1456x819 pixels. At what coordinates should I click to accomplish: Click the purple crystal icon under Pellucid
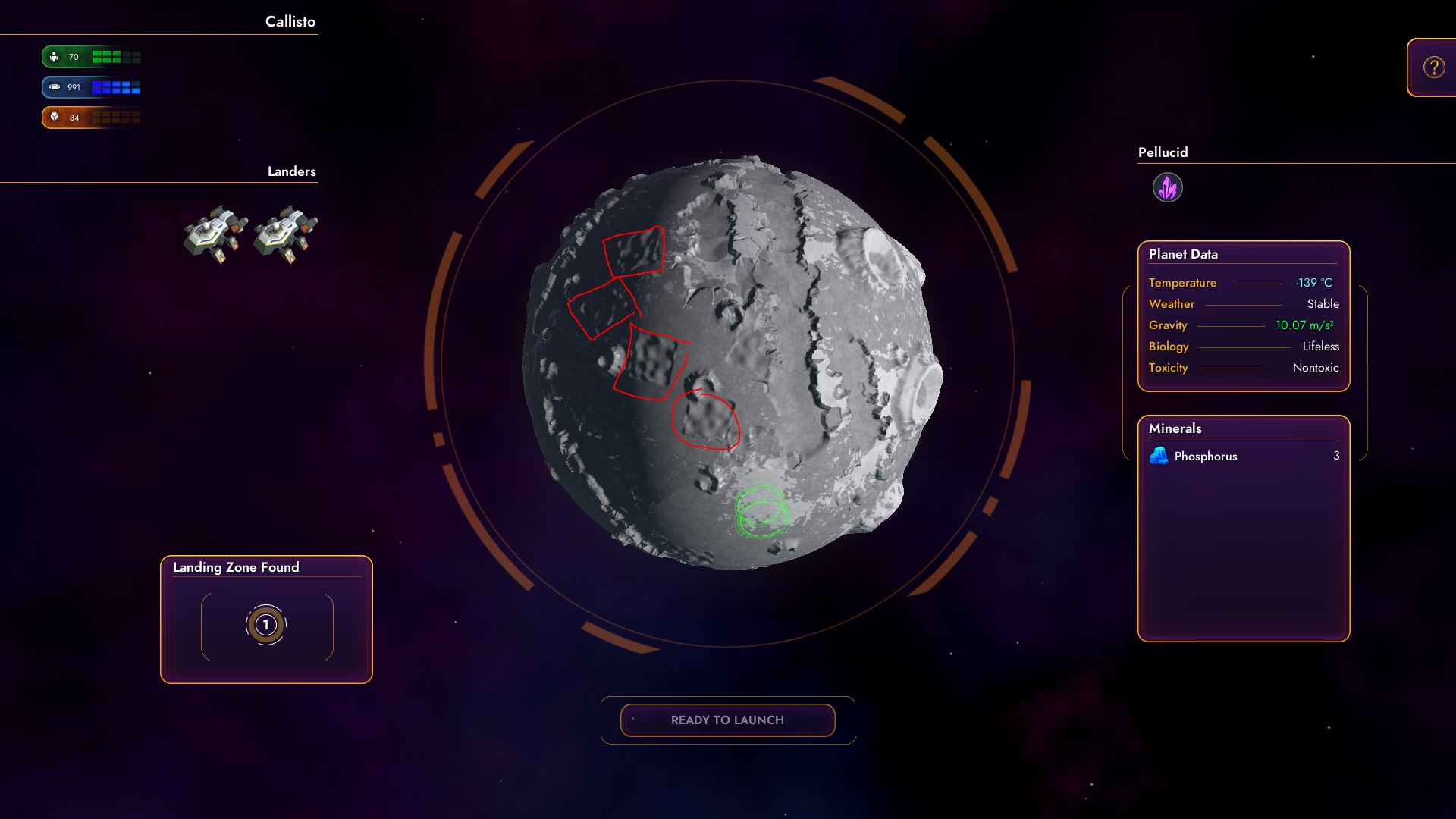click(x=1168, y=187)
